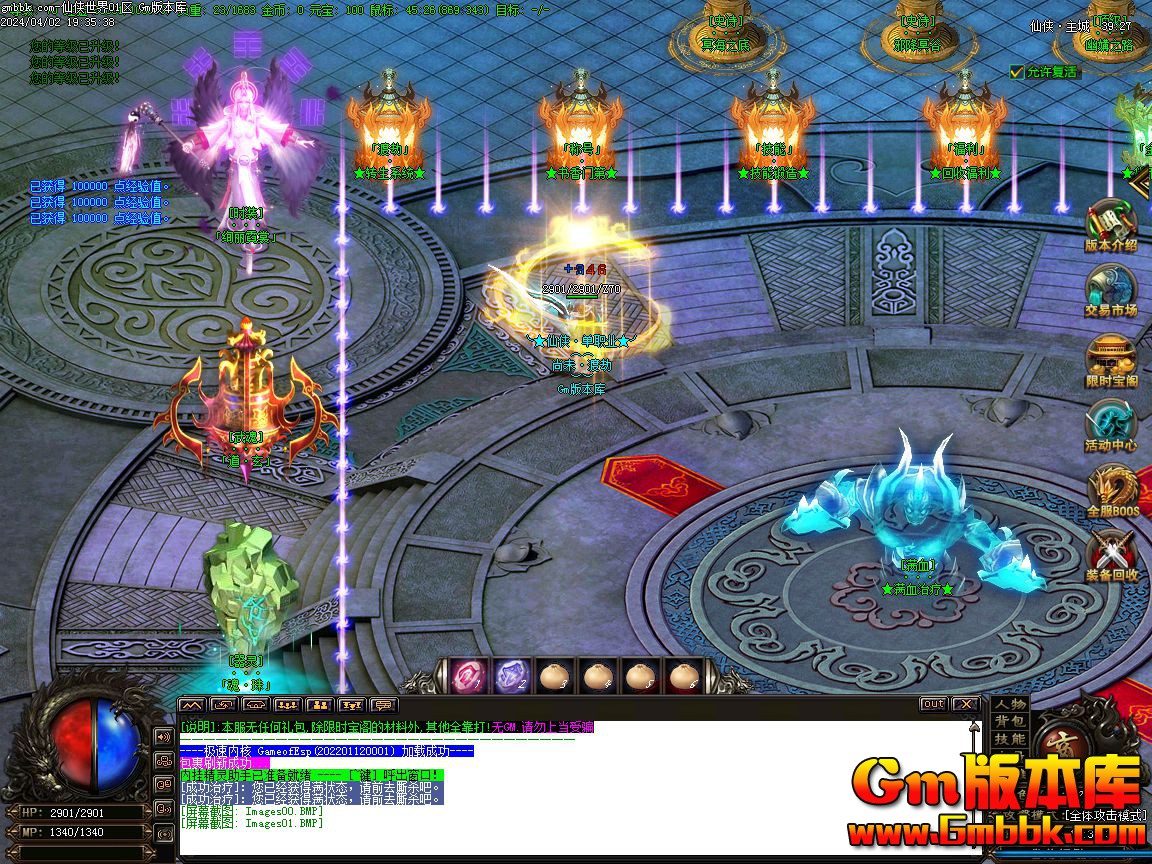Click the speech bubble chat channel button

(x=382, y=705)
